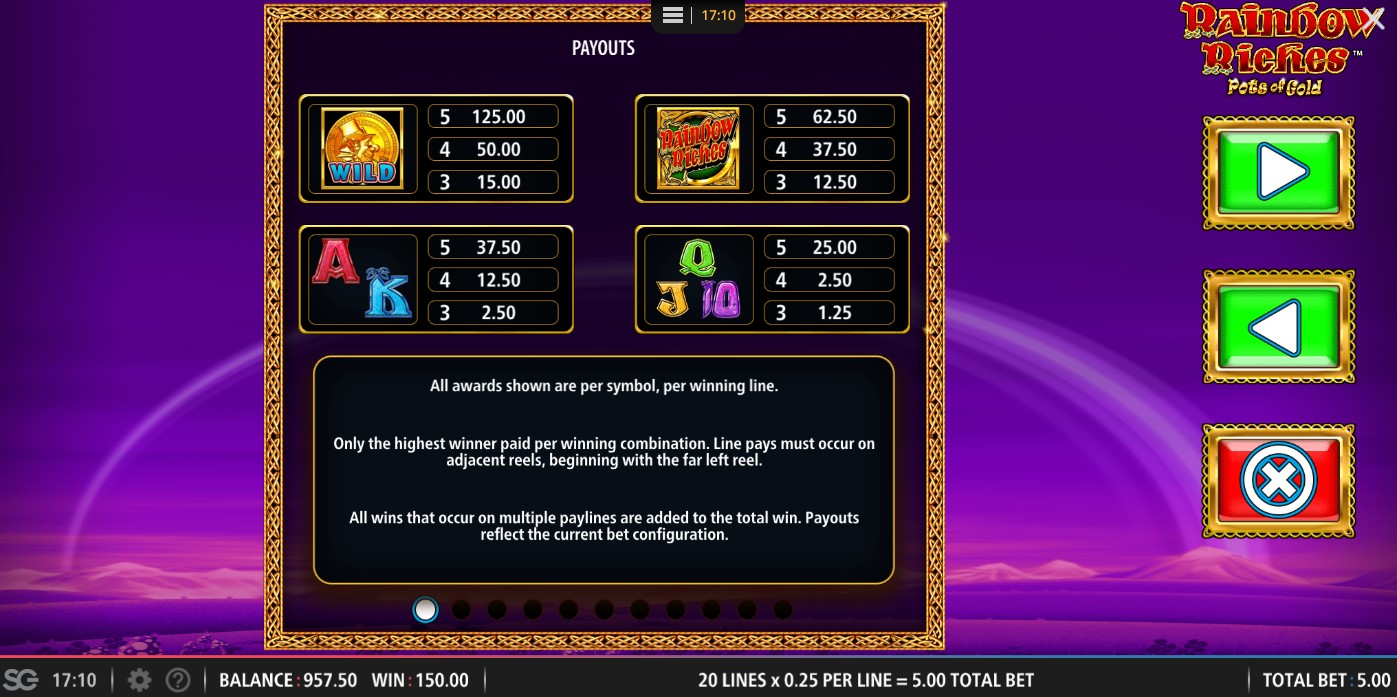1397x697 pixels.
Task: Close the game with the top-right X
Action: 1373,19
